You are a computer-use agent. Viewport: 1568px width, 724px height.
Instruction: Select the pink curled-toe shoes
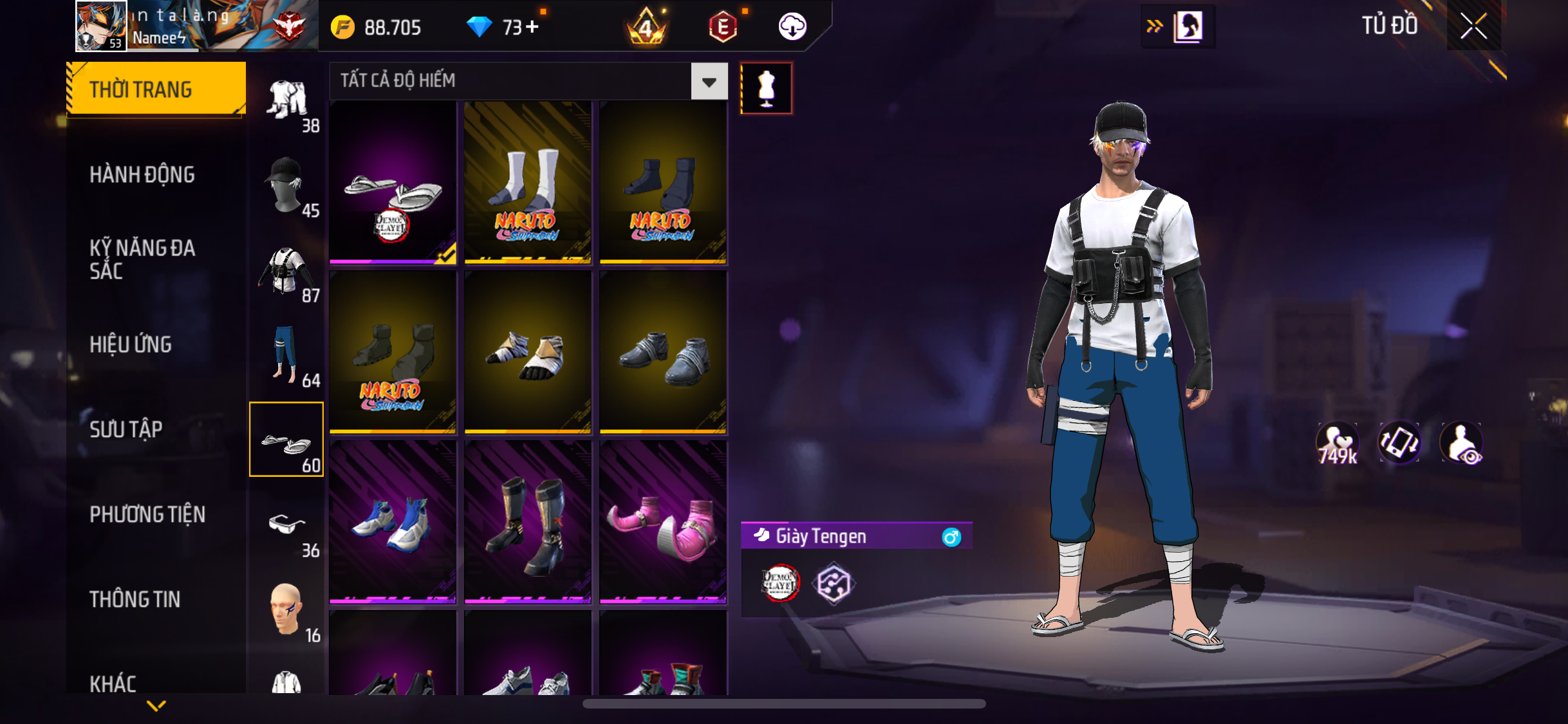coord(663,522)
